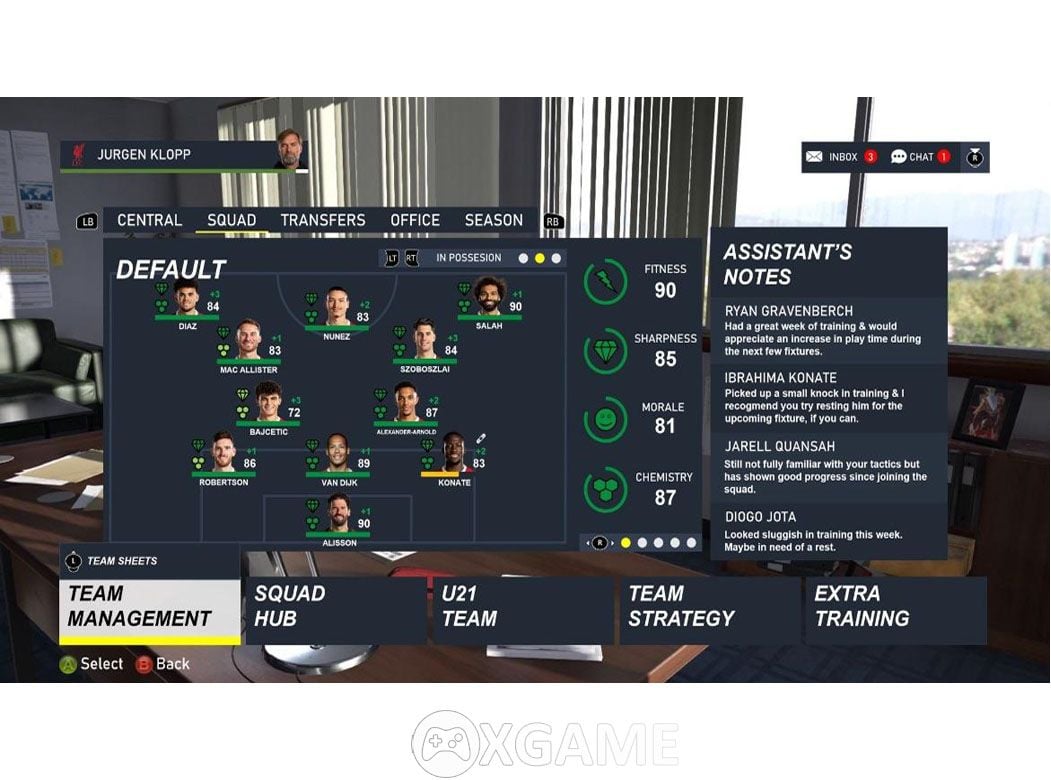1051x780 pixels.
Task: Go to the Office tab
Action: [415, 221]
